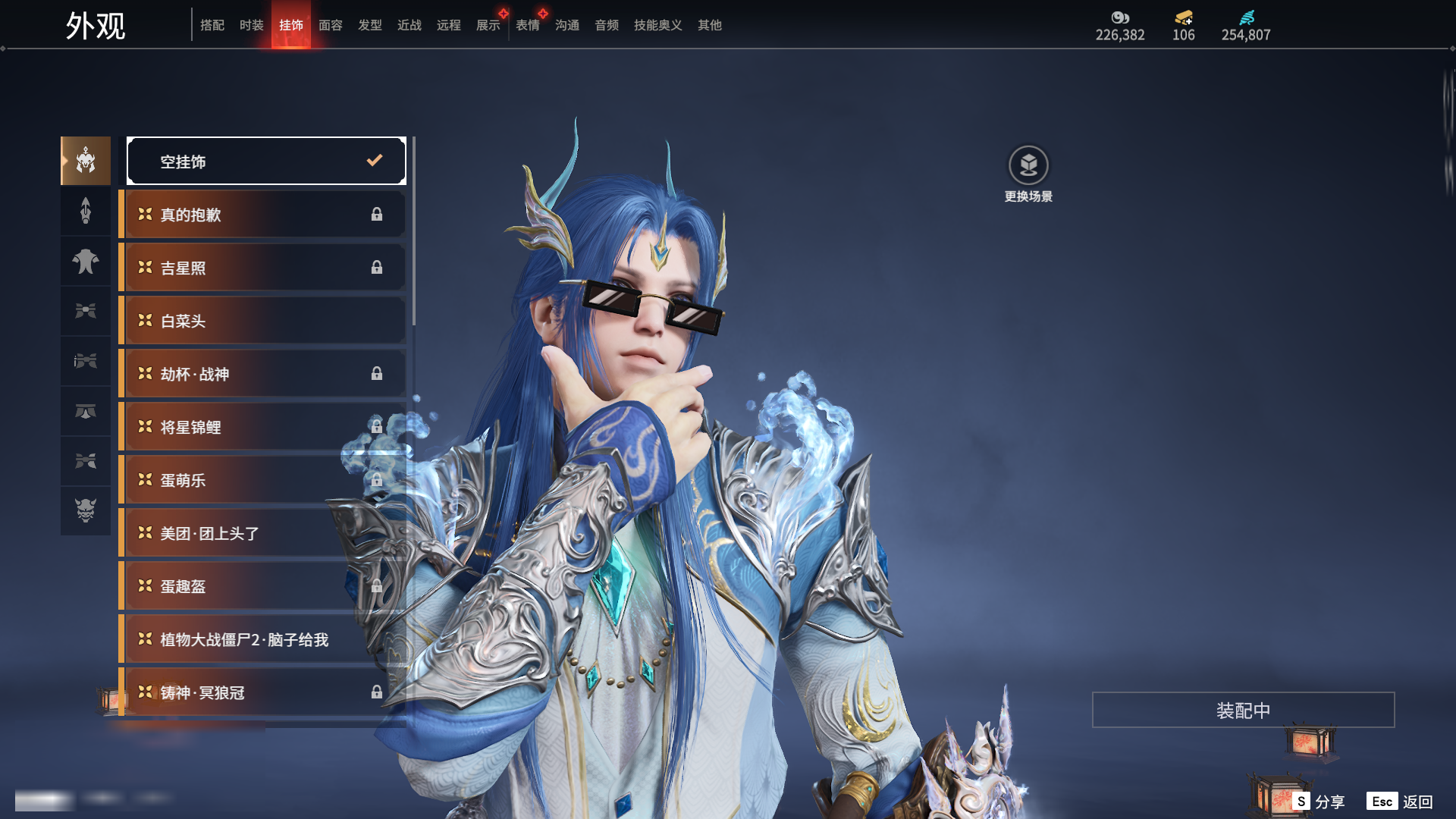Open the demon mask accessory category
The height and width of the screenshot is (819, 1456).
tap(86, 510)
